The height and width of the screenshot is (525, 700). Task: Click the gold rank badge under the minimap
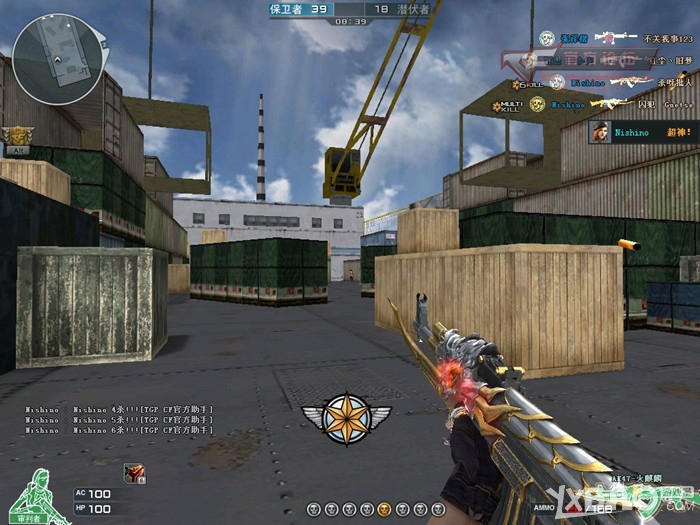point(17,138)
